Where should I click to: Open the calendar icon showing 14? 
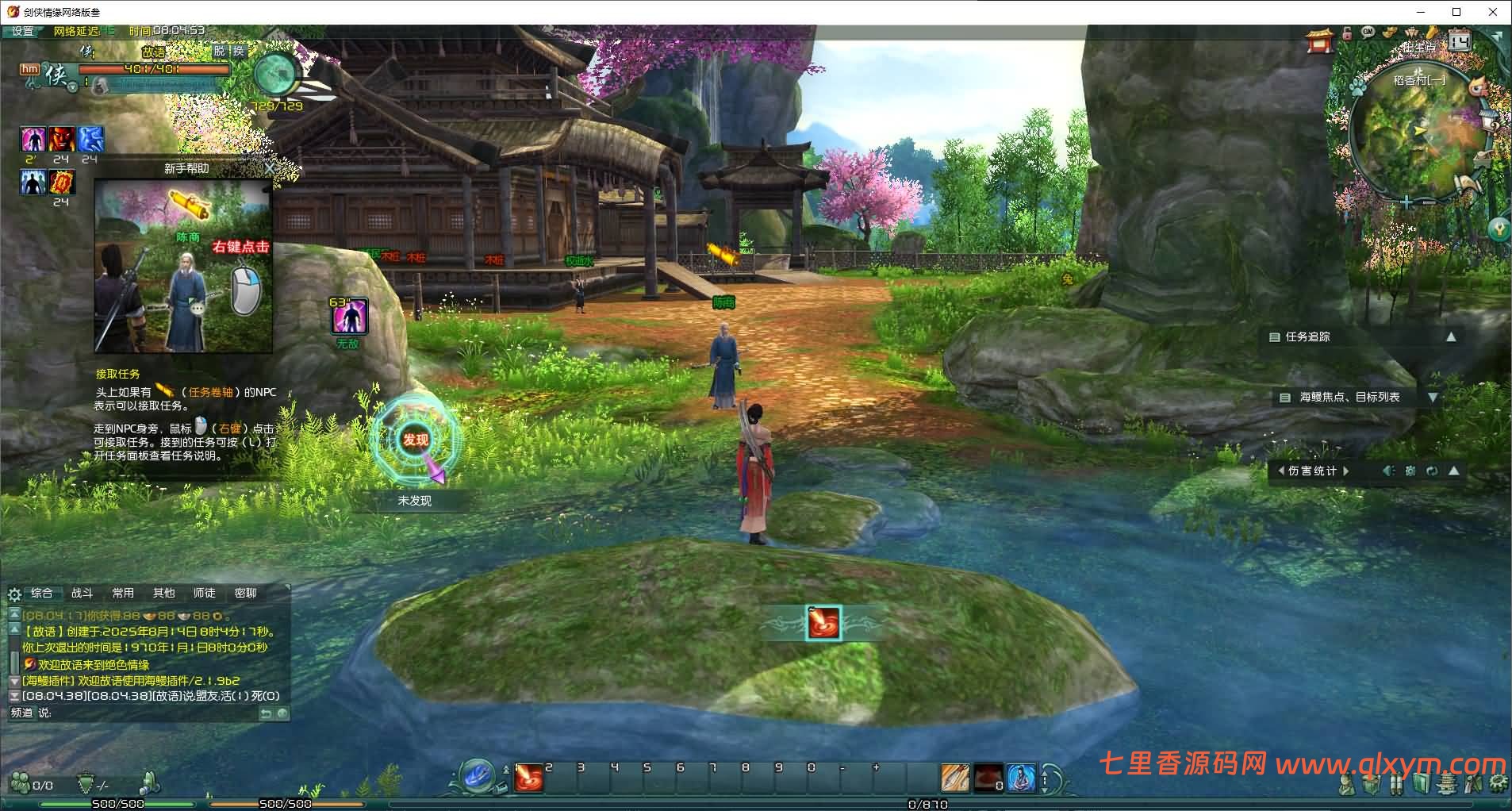[x=1460, y=40]
